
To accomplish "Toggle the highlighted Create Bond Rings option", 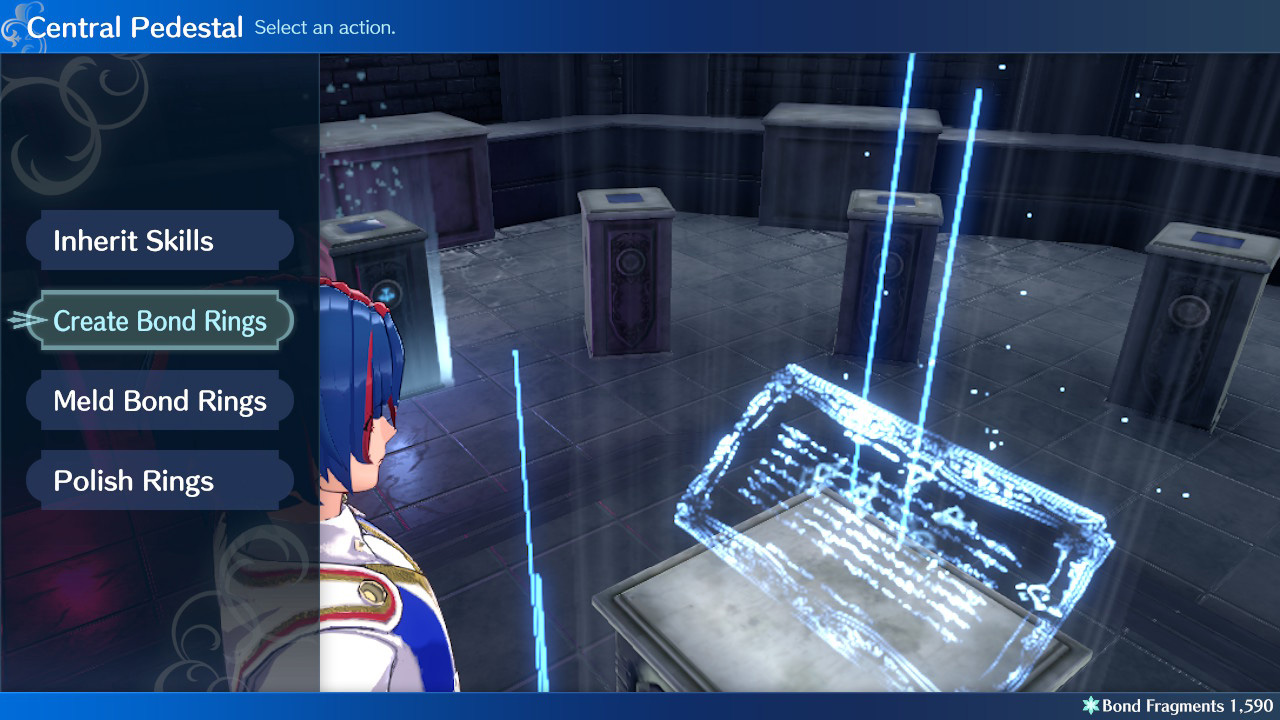I will click(x=160, y=320).
